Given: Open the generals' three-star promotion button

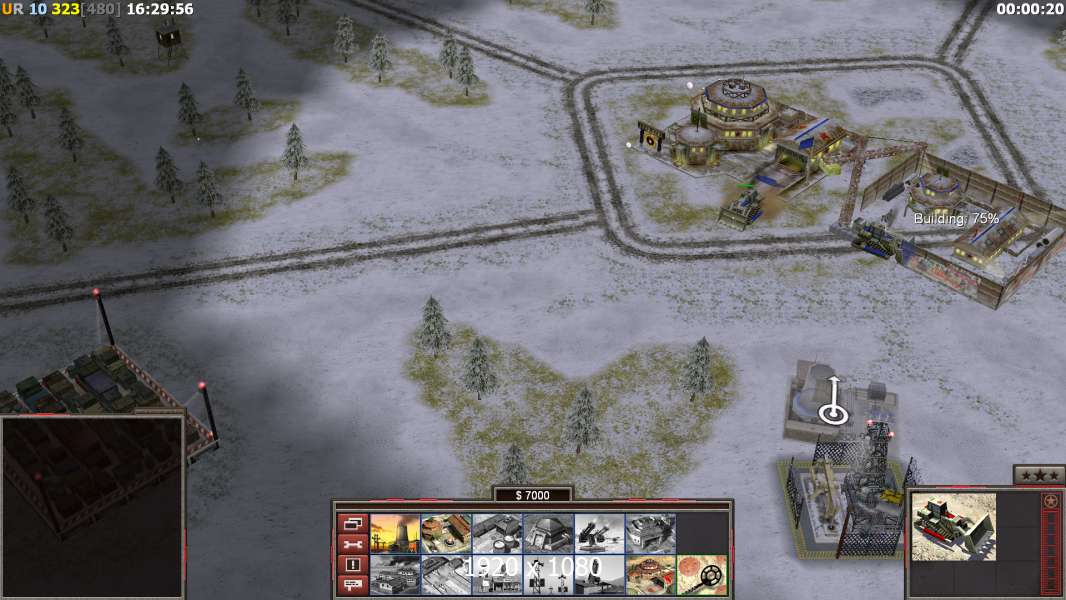Looking at the screenshot, I should pyautogui.click(x=1038, y=475).
